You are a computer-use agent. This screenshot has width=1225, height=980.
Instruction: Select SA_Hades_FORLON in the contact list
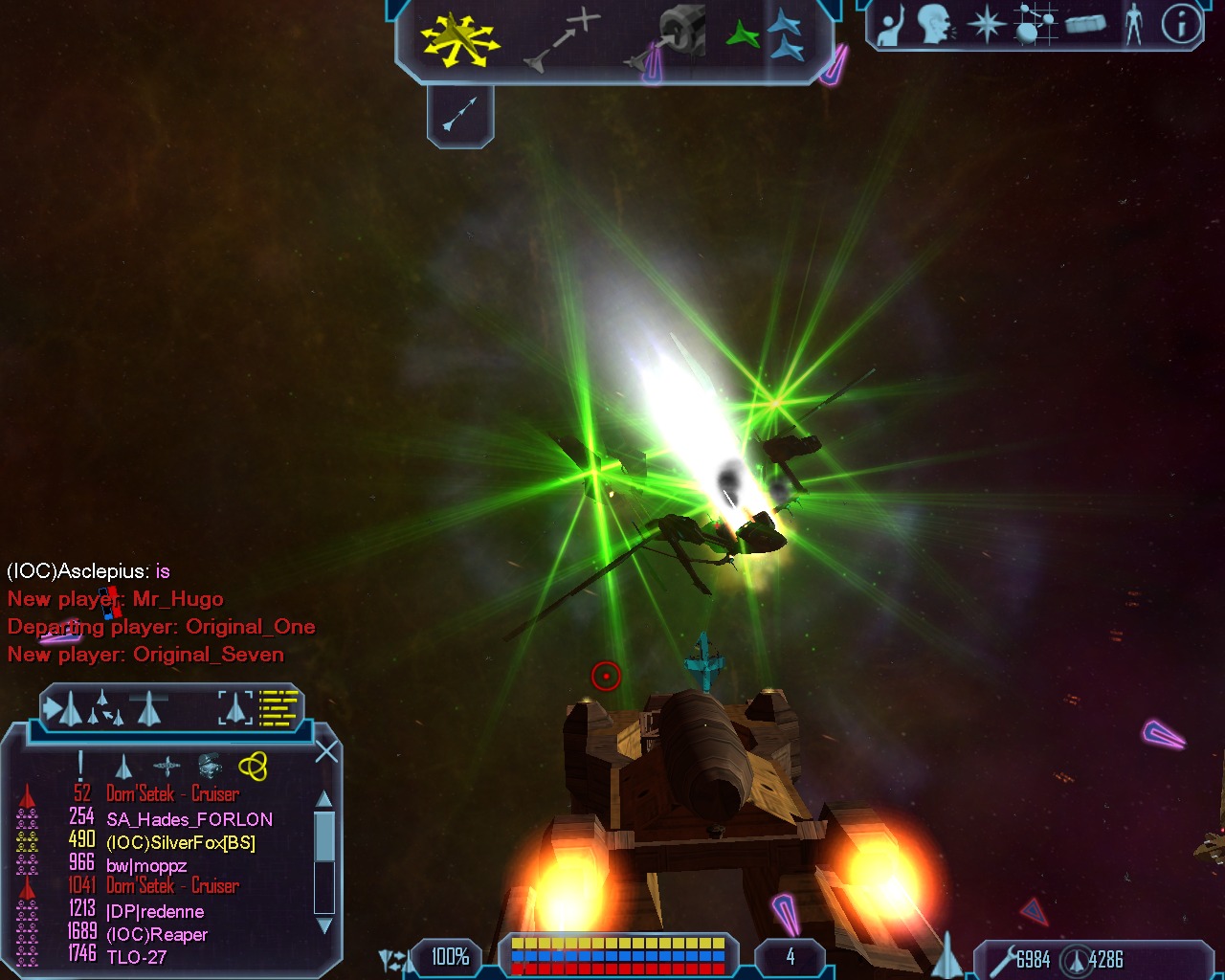(x=189, y=819)
